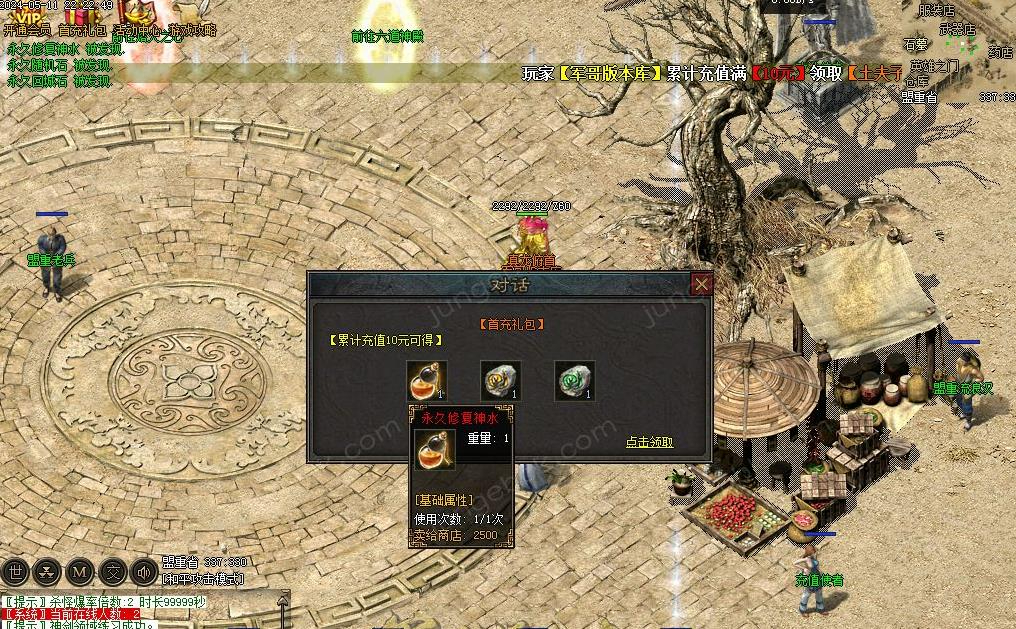Click the round M chat button
1016x629 pixels.
click(x=79, y=572)
